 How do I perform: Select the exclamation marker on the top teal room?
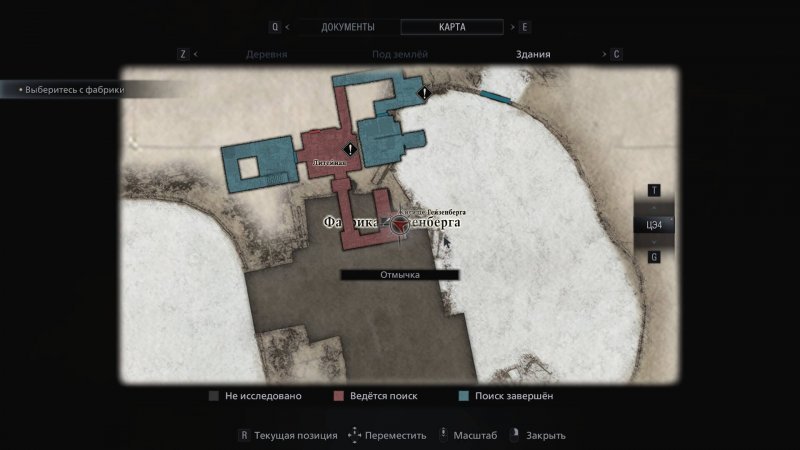tap(424, 93)
